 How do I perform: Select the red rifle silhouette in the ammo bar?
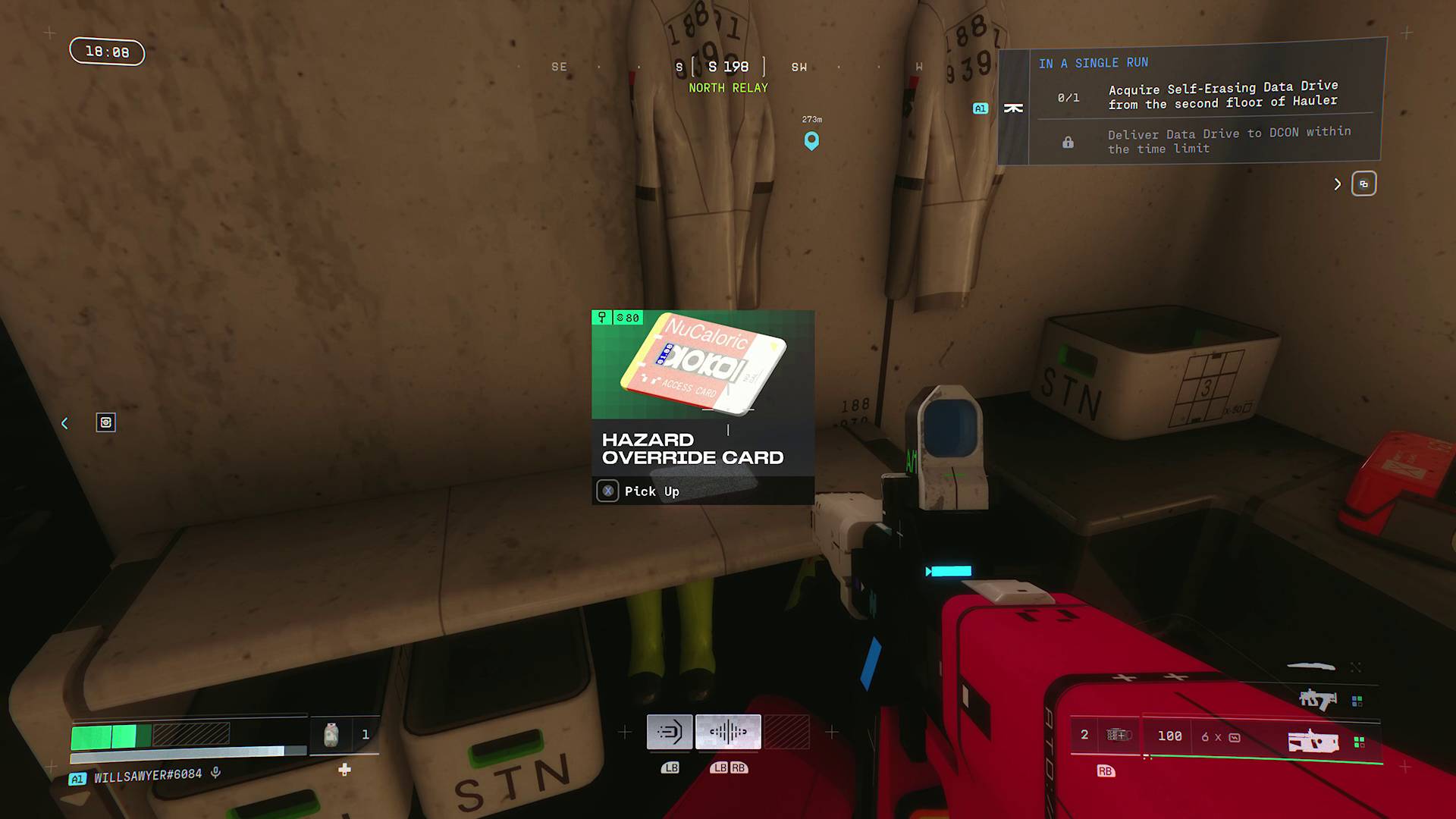(x=1313, y=742)
